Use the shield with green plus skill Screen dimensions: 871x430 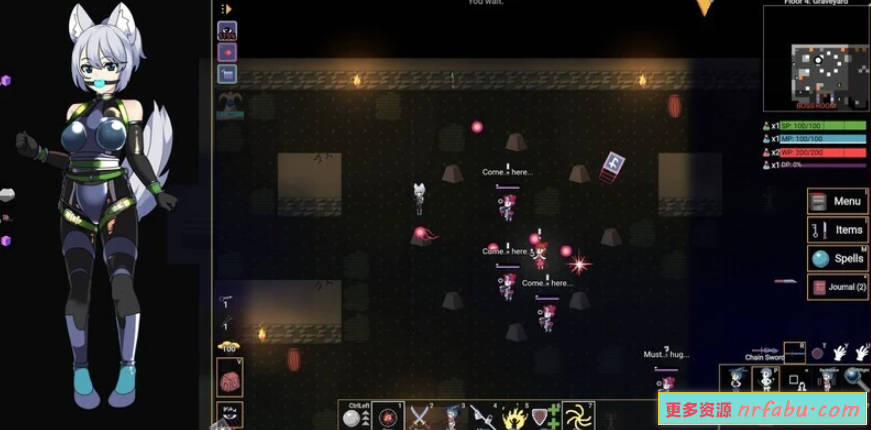pos(545,415)
